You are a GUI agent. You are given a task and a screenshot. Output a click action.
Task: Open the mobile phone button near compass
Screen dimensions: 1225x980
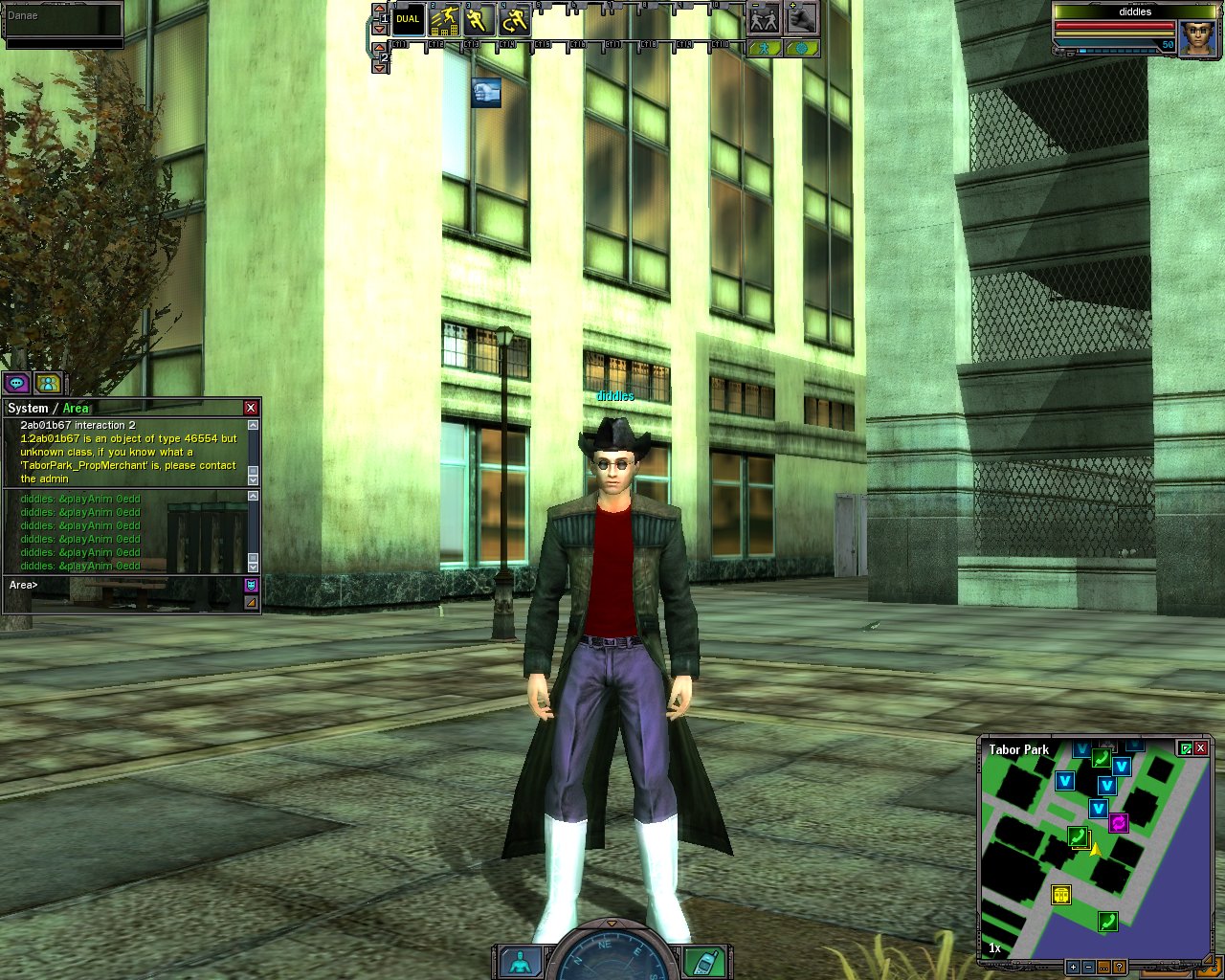[703, 962]
